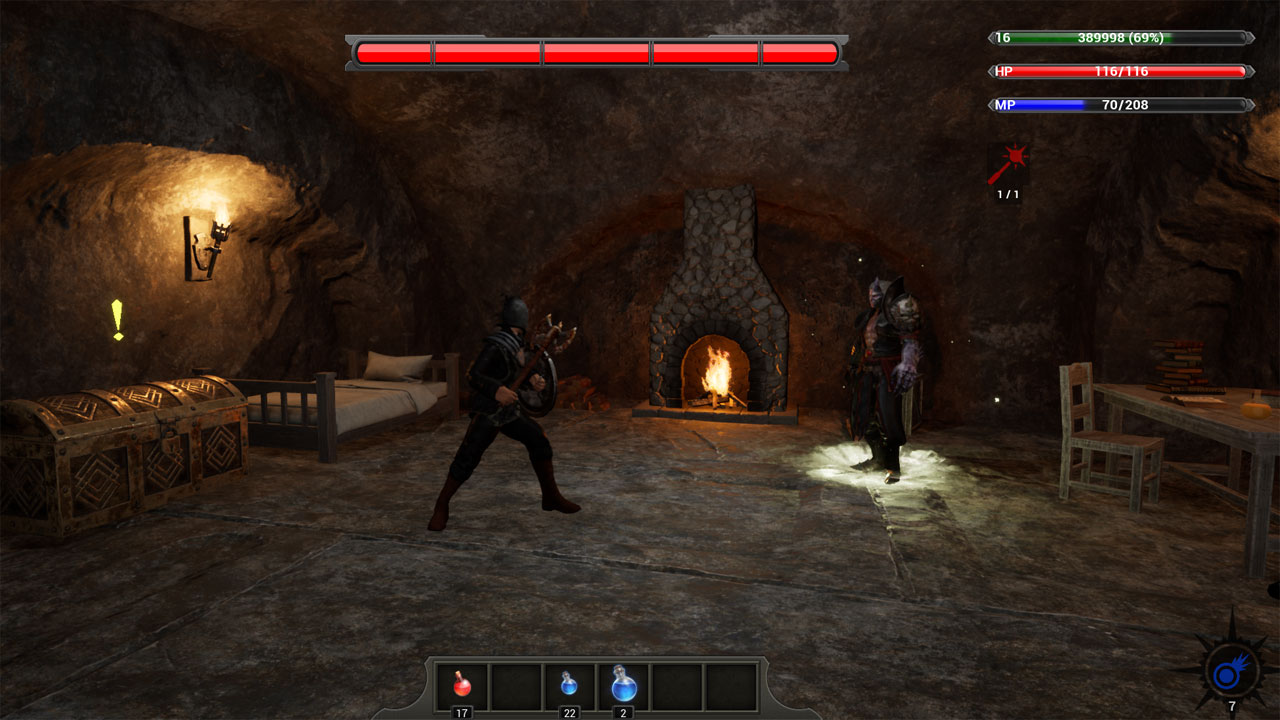Select the small blue mana potion

pos(569,685)
